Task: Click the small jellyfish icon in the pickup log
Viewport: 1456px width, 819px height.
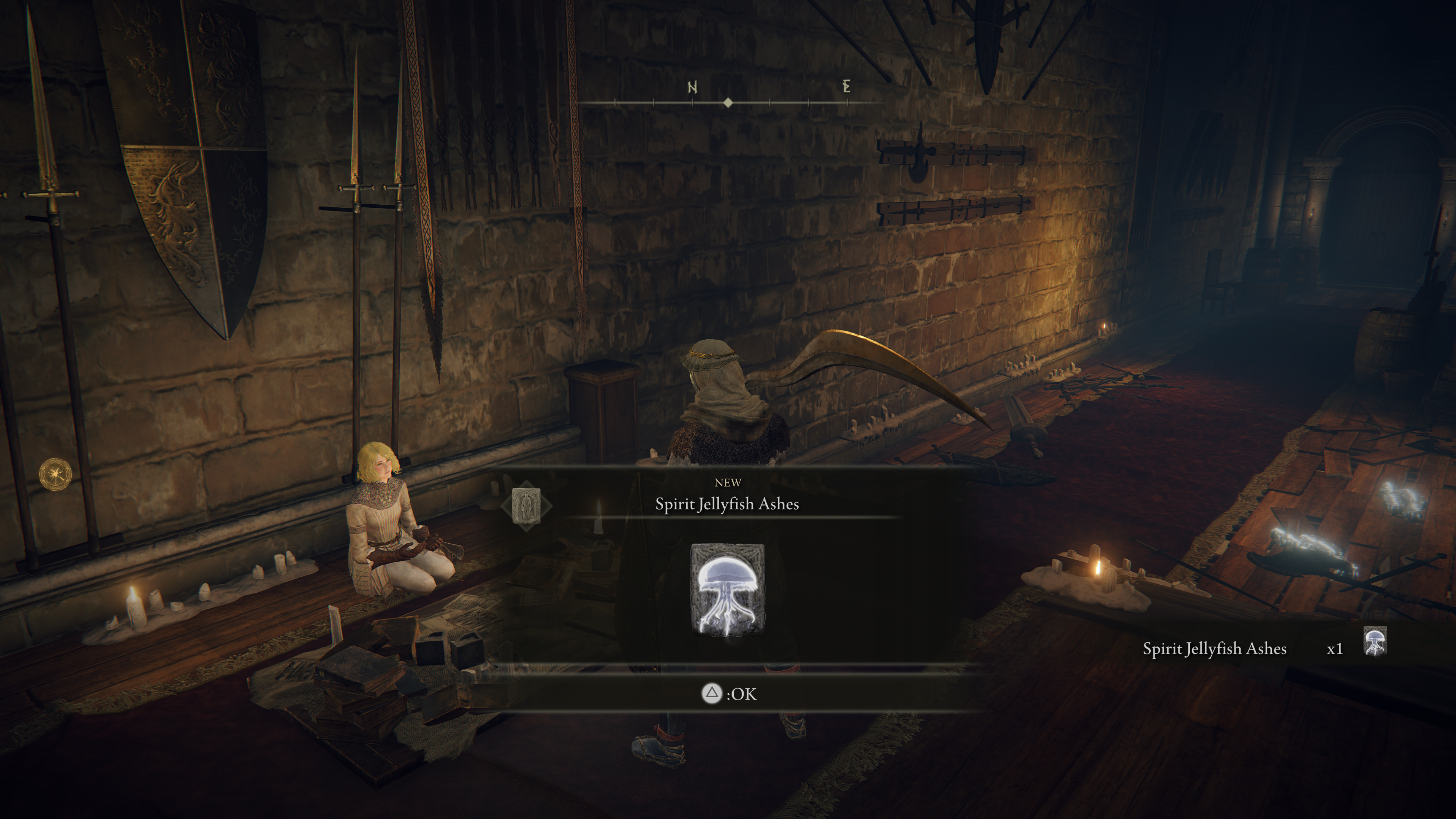Action: coord(1374,642)
